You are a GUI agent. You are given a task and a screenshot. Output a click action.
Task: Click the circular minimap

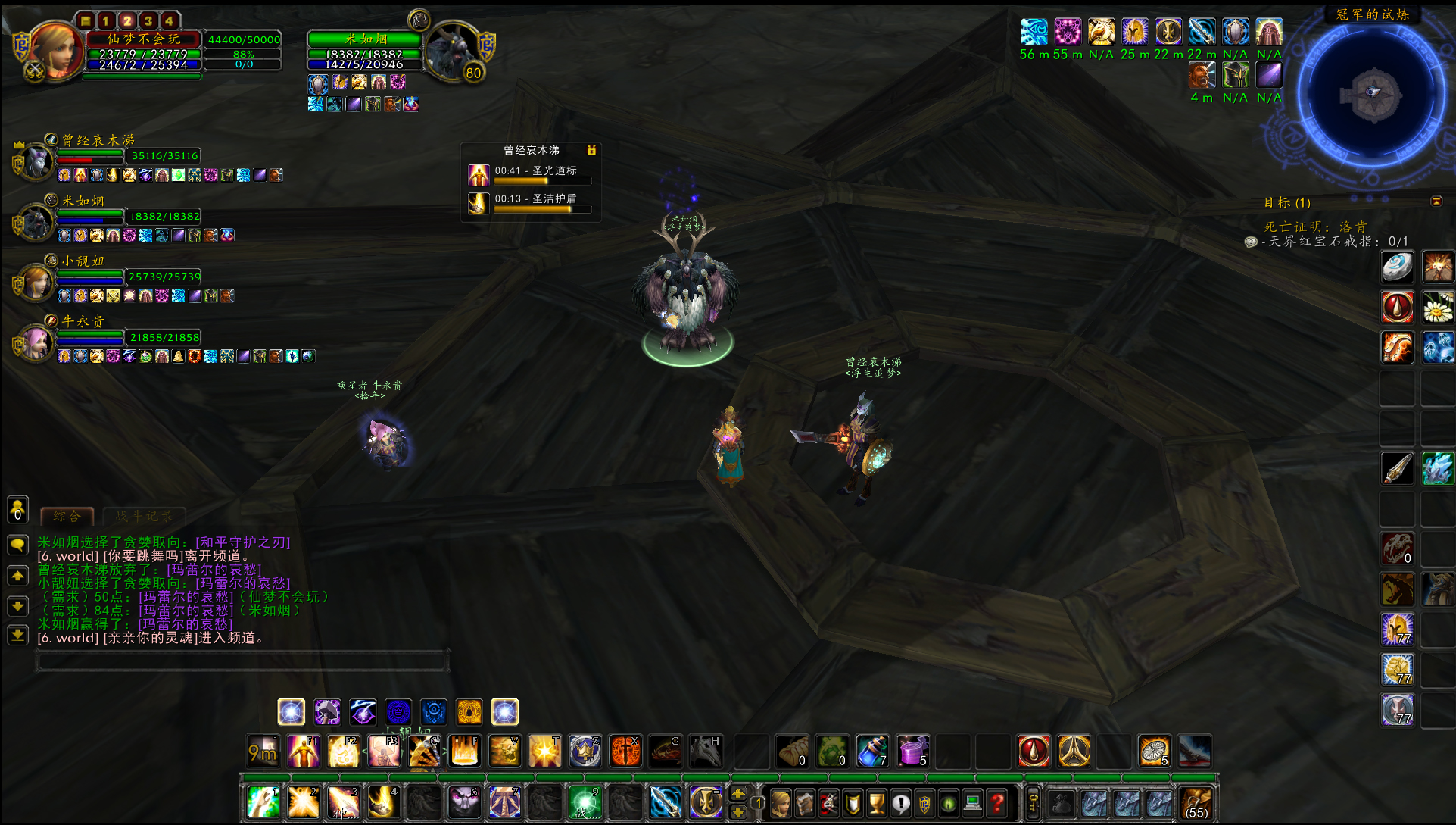click(x=1372, y=95)
